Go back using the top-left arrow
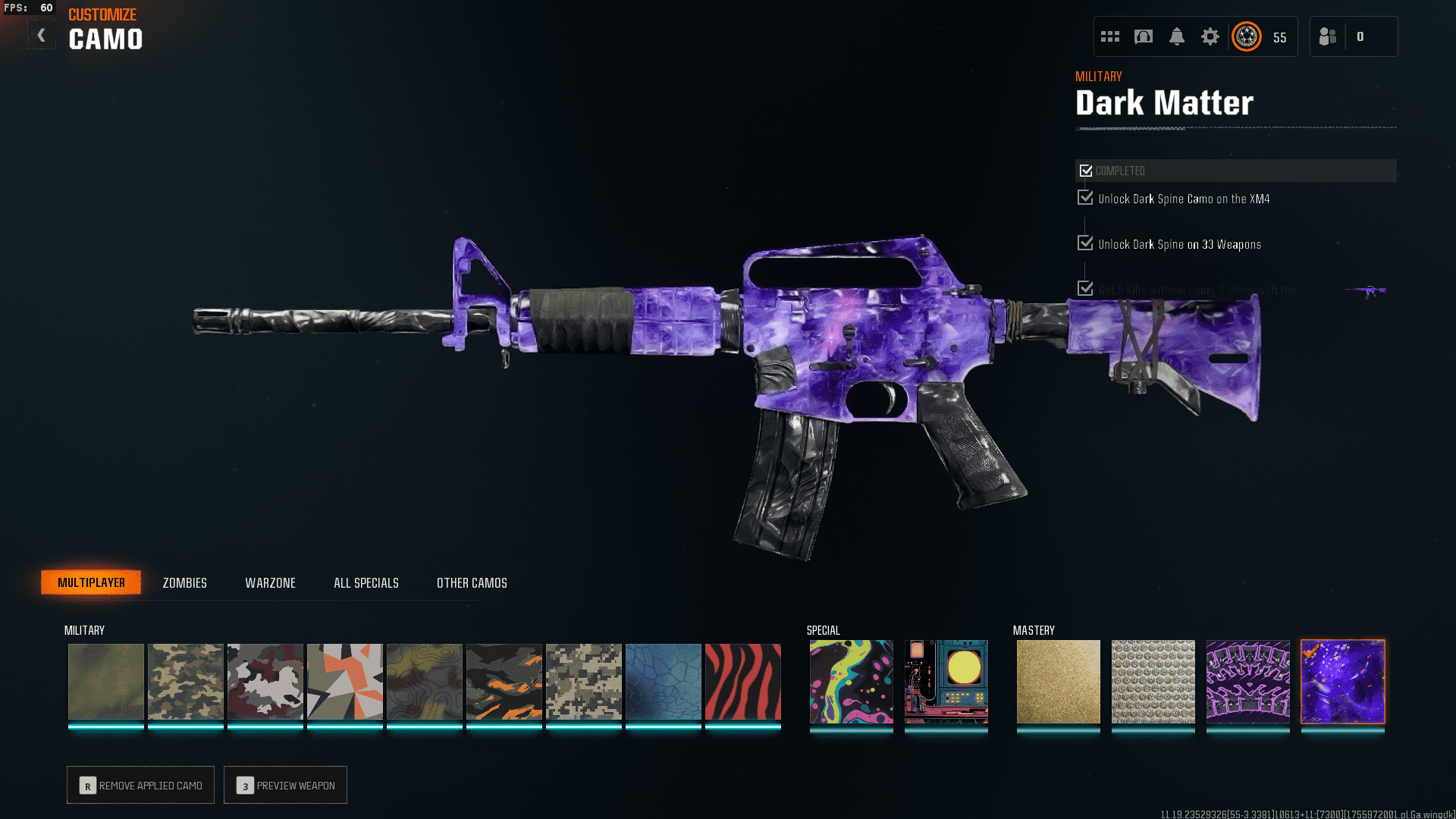This screenshot has height=819, width=1456. click(42, 36)
